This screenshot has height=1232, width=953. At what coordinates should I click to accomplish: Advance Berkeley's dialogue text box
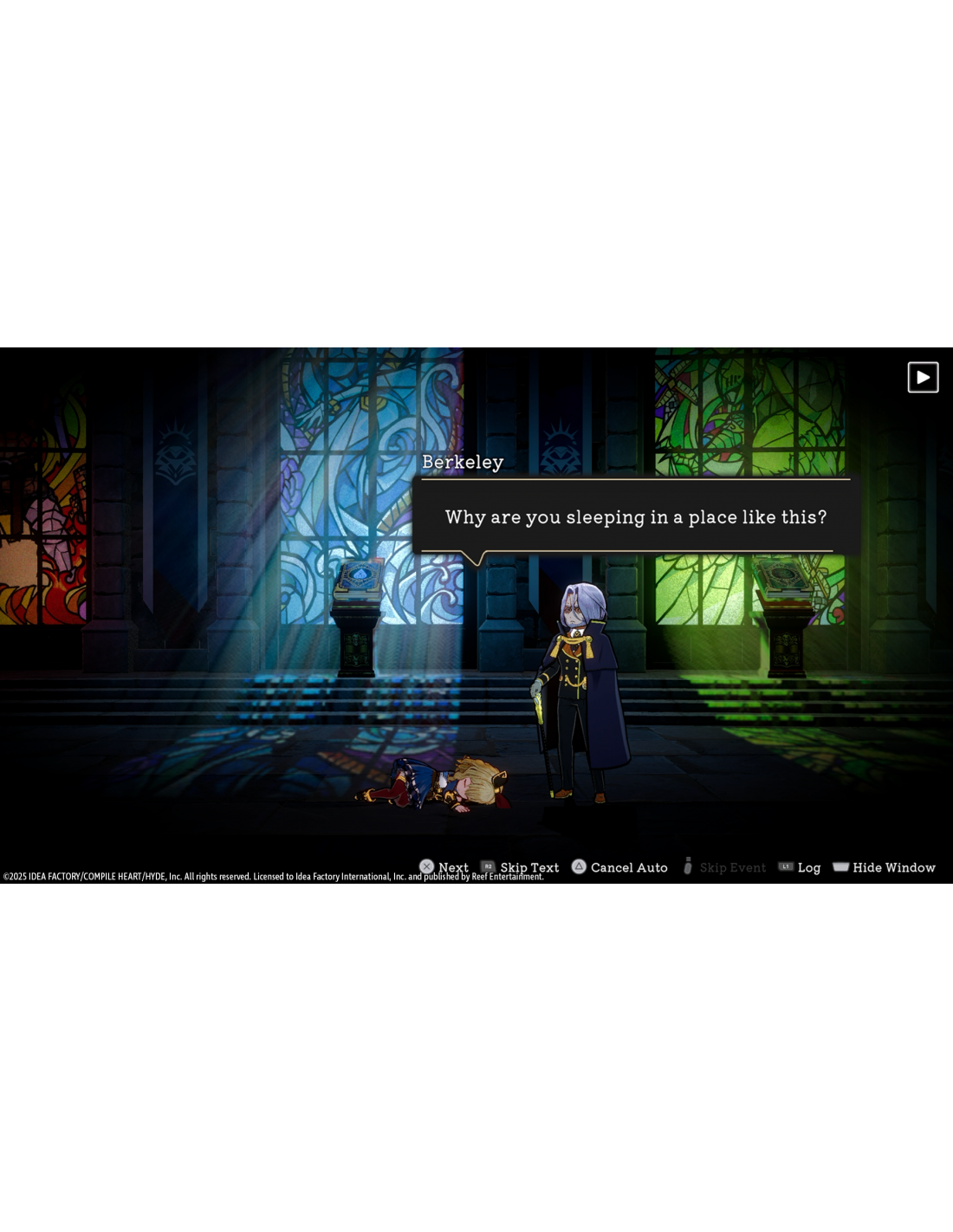tap(635, 516)
